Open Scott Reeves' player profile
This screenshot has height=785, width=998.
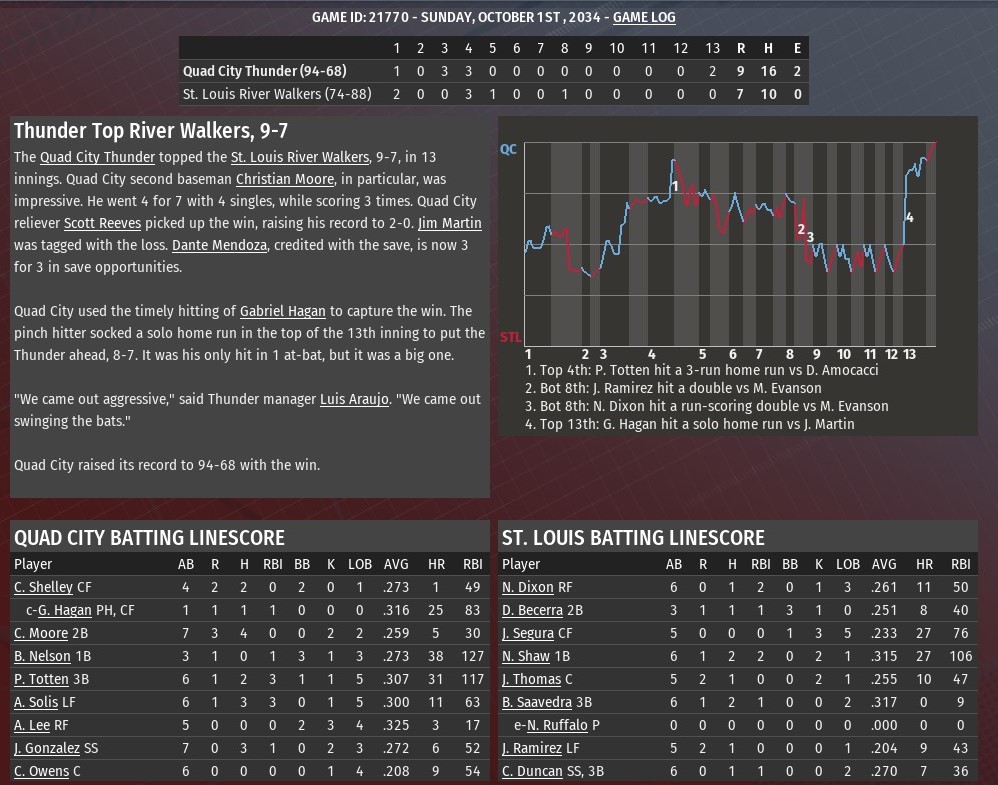click(x=102, y=223)
